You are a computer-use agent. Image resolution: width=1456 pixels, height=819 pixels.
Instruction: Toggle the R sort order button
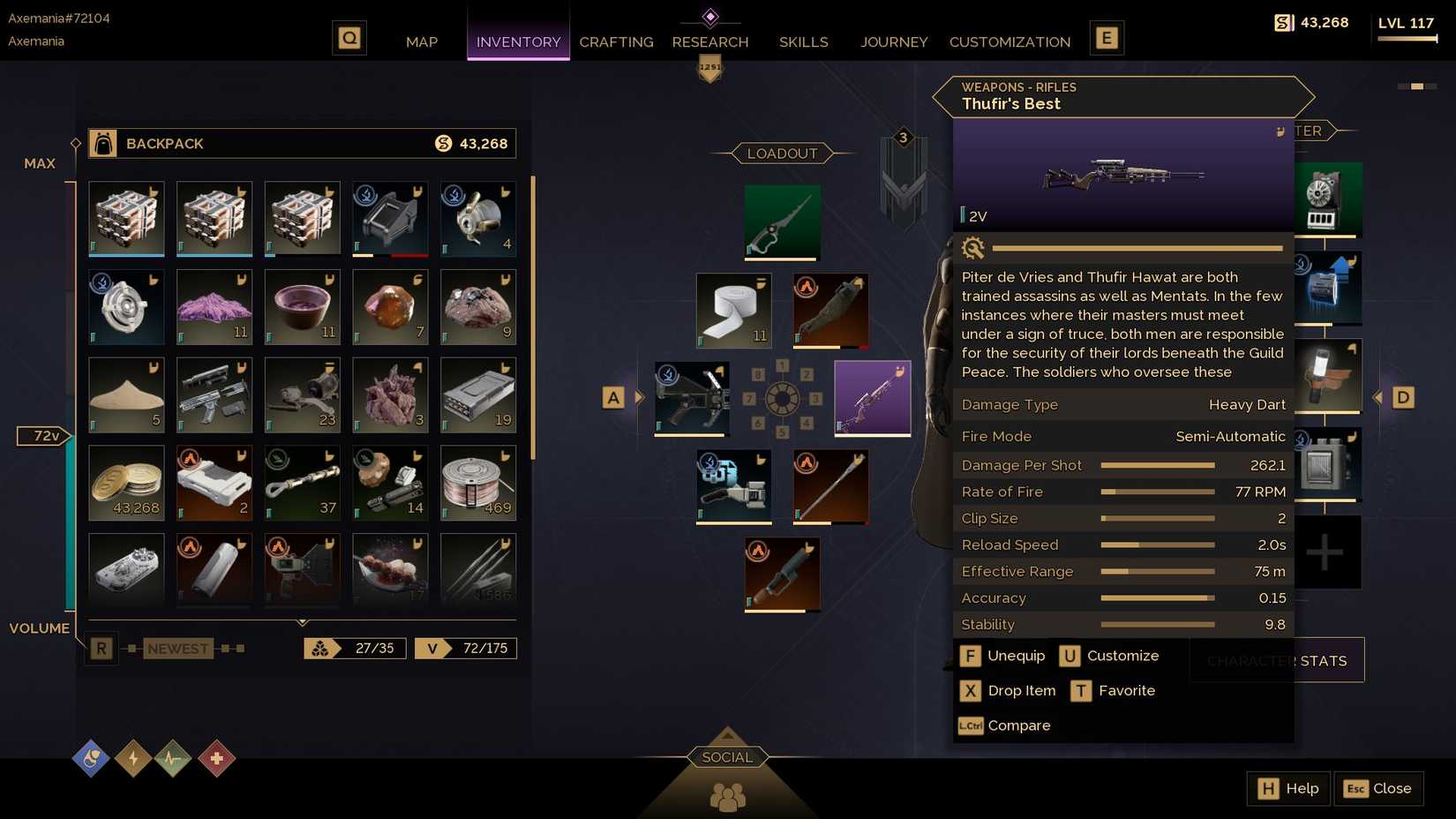click(x=101, y=648)
